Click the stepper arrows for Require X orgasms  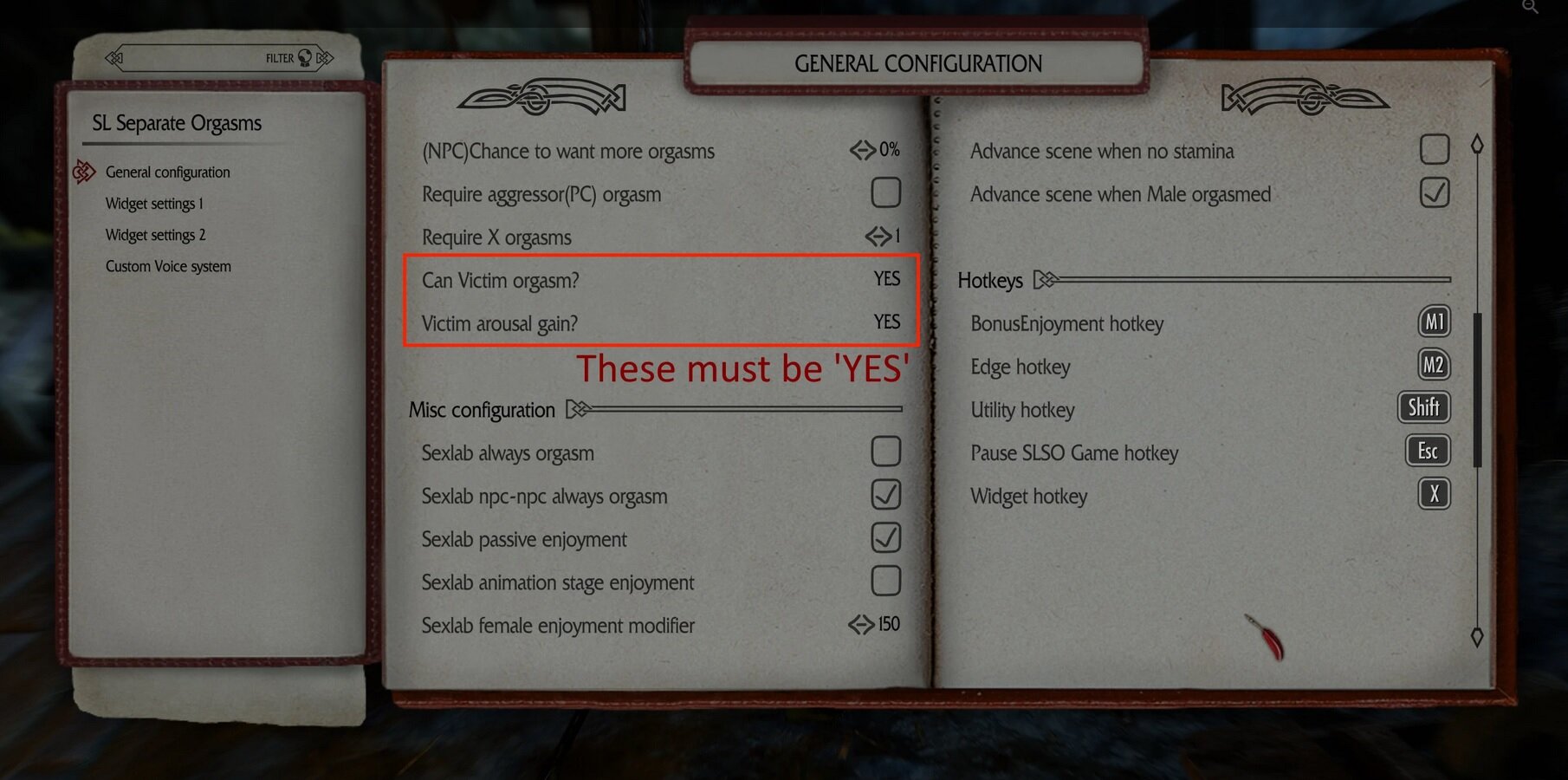[x=878, y=237]
